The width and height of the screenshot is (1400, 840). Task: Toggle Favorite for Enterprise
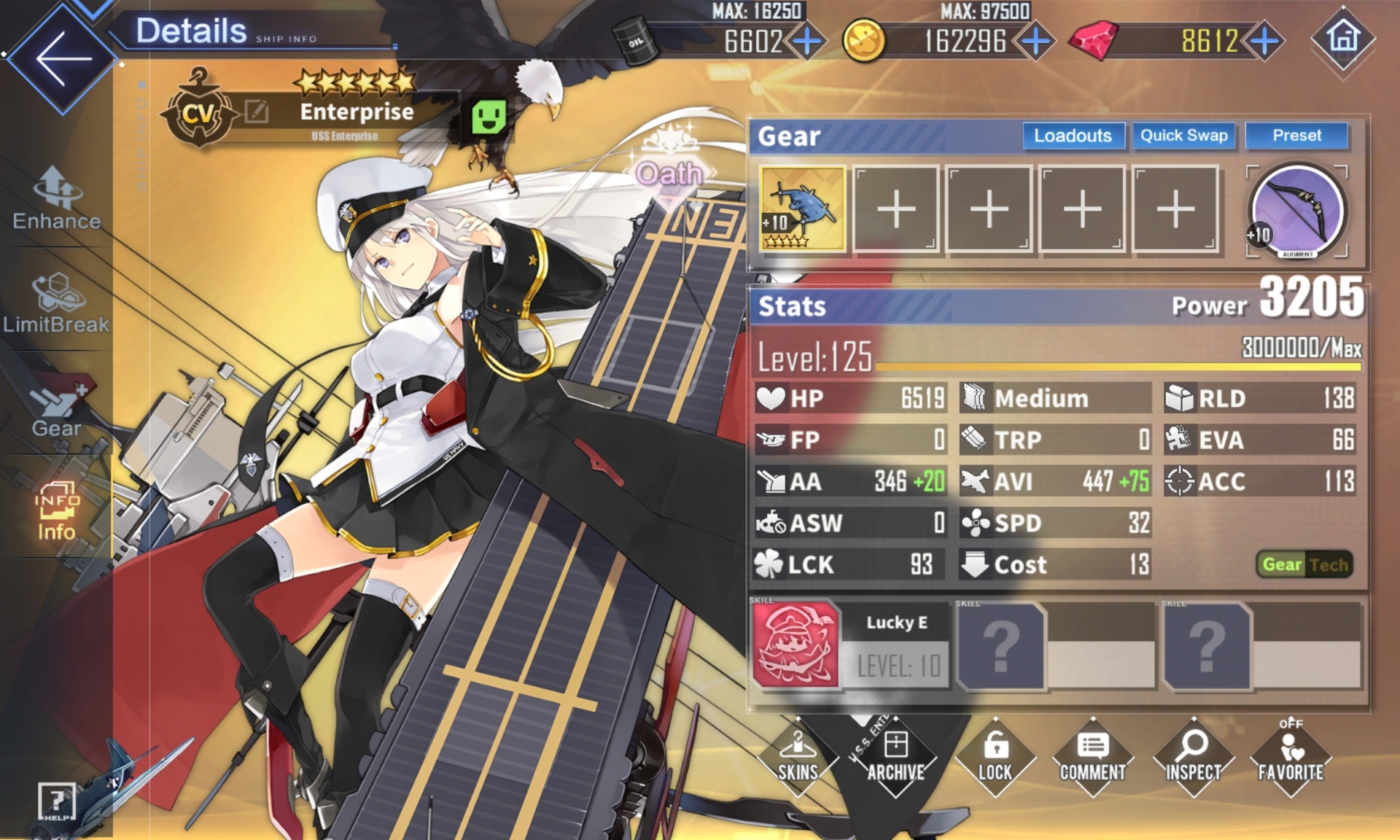click(1290, 757)
